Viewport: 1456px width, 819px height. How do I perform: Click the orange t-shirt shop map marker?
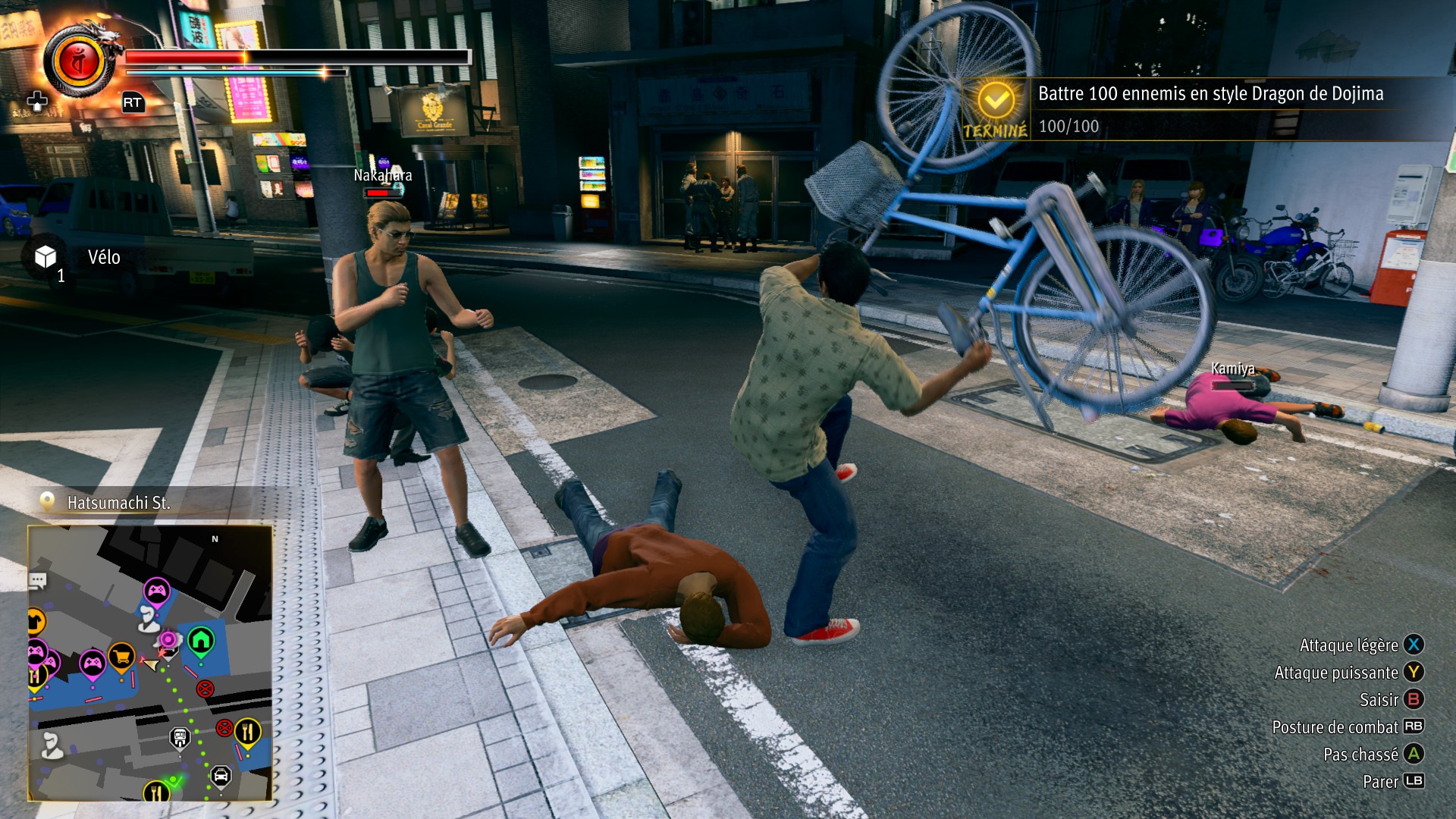tap(36, 622)
